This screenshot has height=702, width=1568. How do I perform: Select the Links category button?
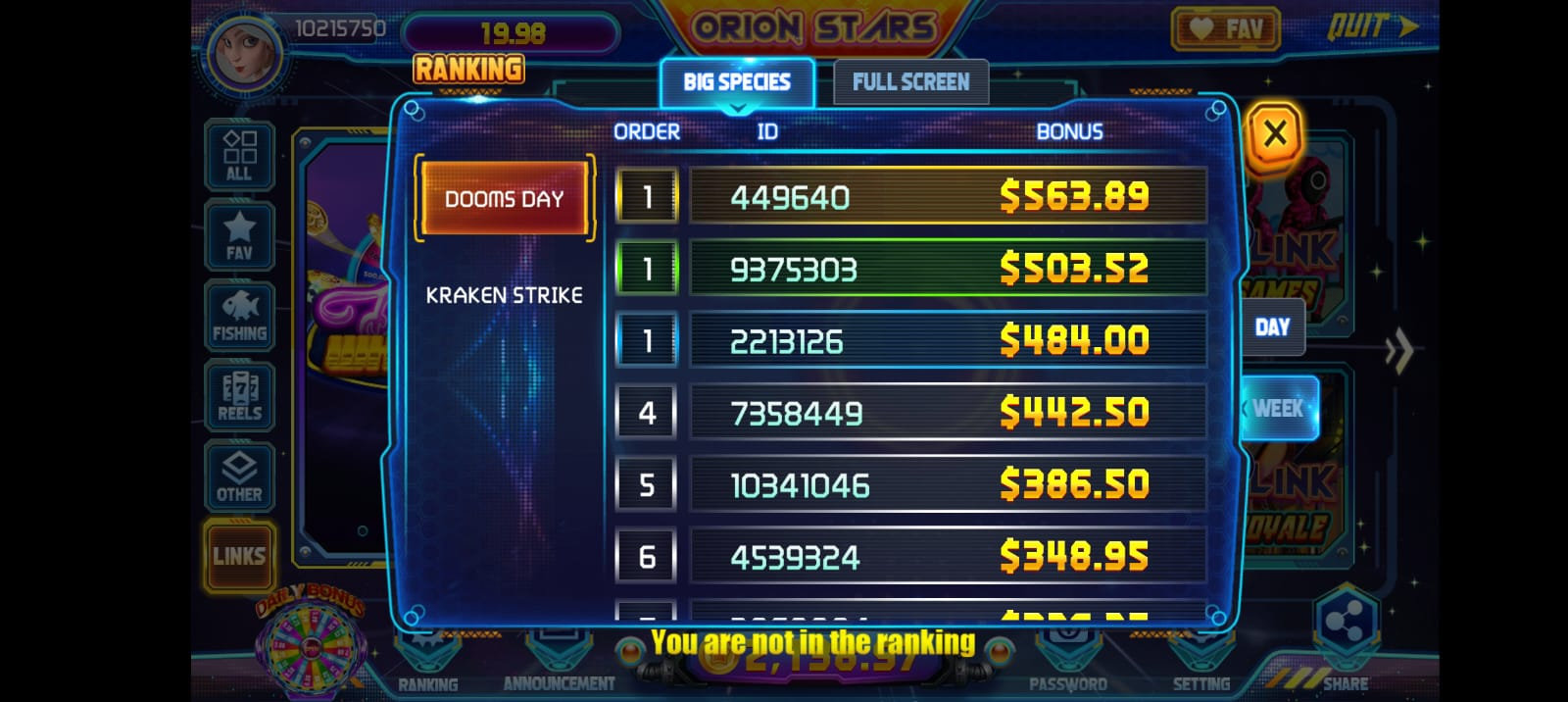(x=239, y=556)
